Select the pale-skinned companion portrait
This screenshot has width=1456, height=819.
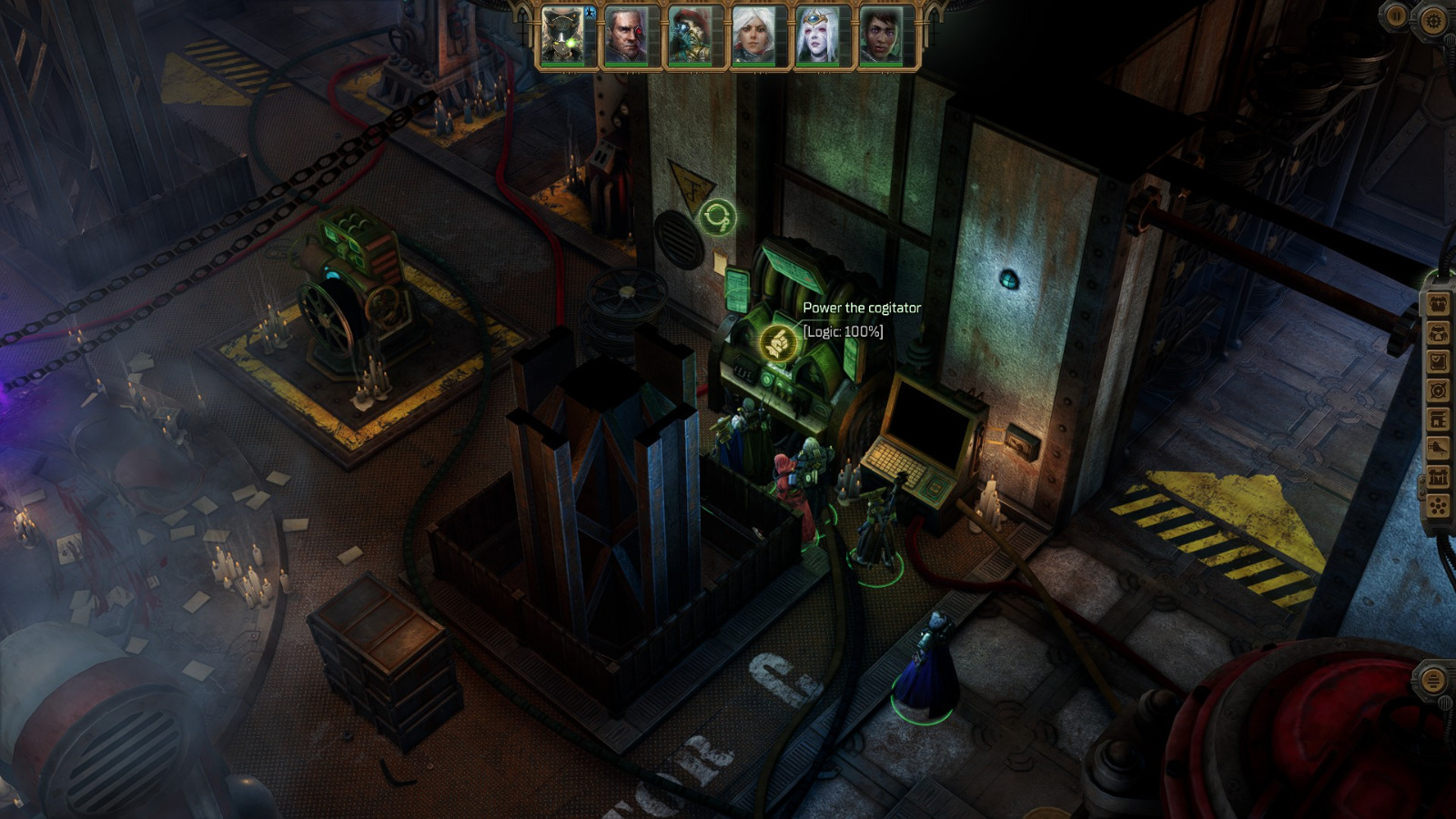[x=815, y=35]
